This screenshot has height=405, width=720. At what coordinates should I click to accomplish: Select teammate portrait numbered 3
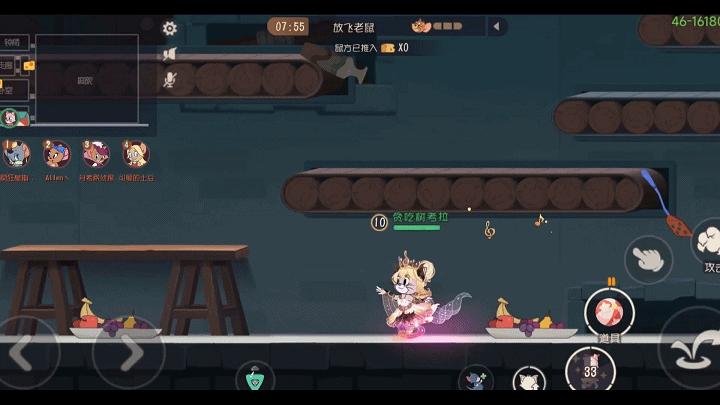tap(96, 155)
